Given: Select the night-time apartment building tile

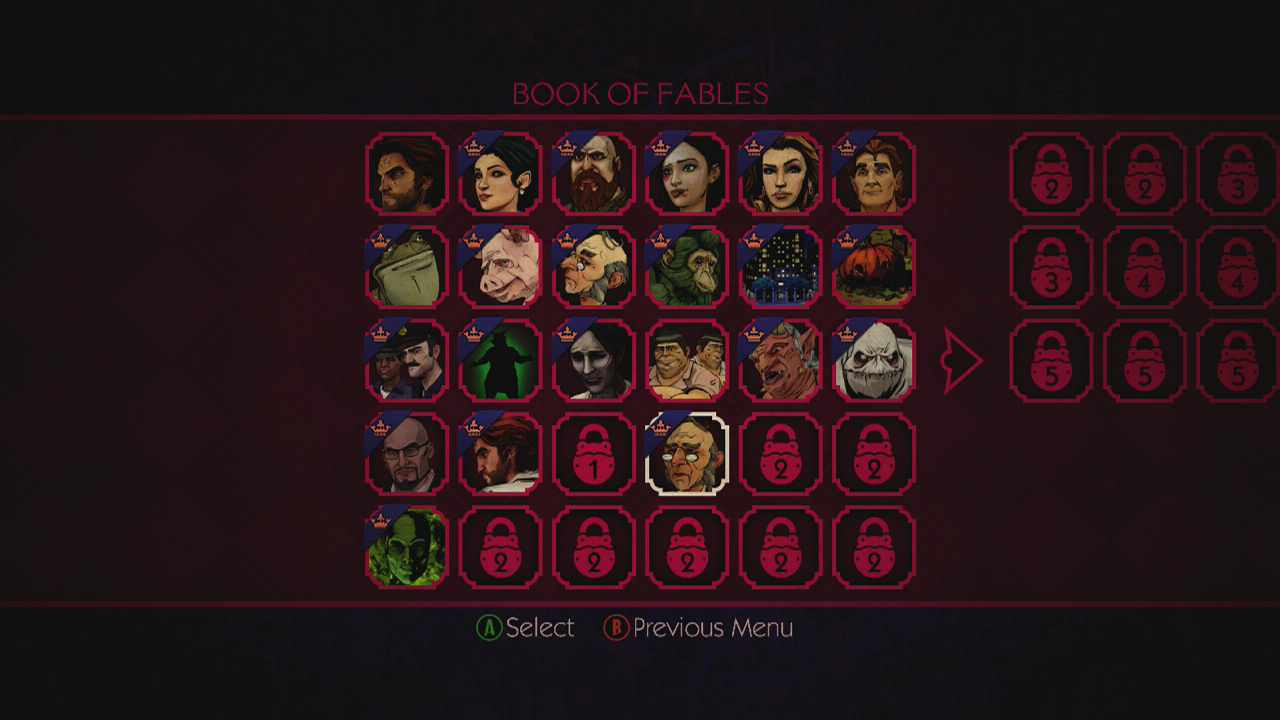Looking at the screenshot, I should [x=780, y=267].
